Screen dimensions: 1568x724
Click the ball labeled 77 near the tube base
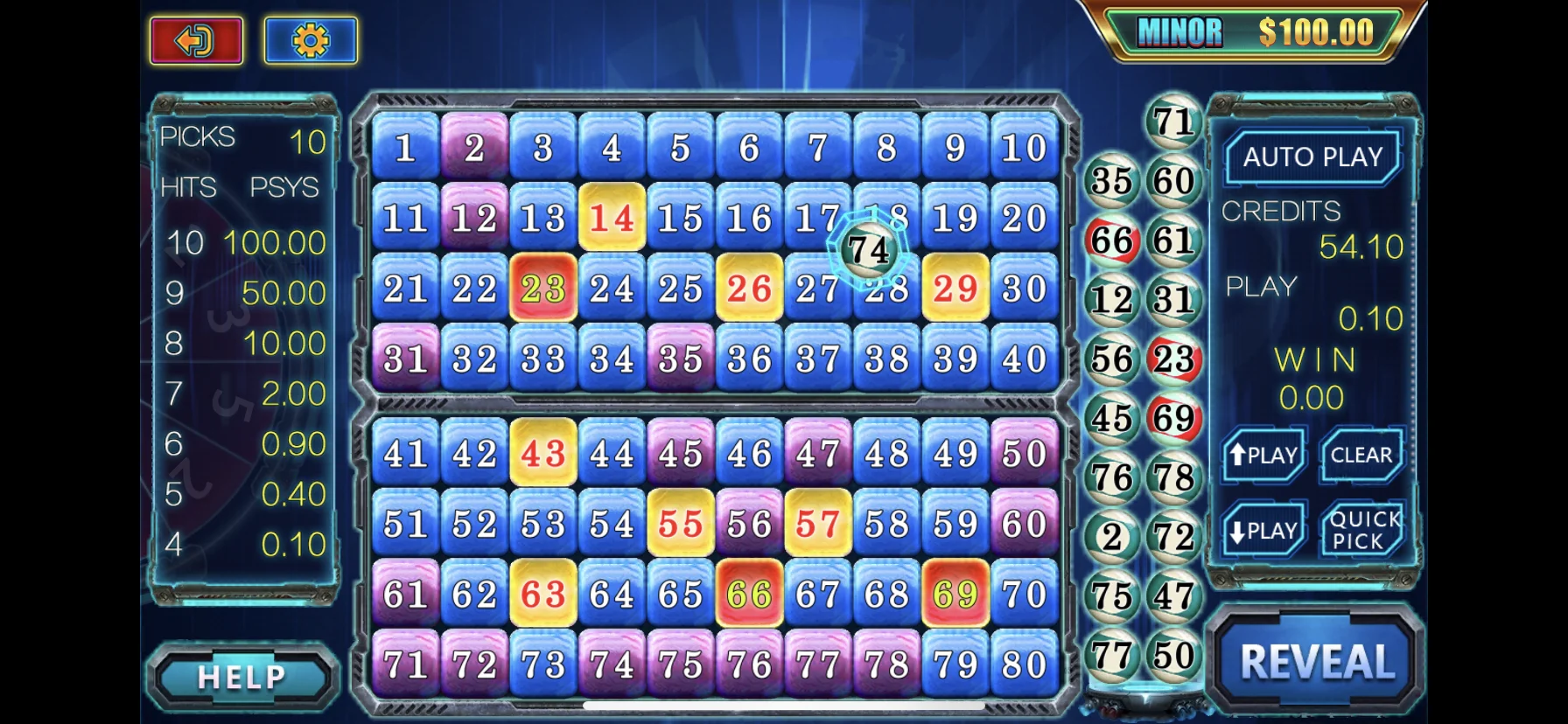pyautogui.click(x=1111, y=655)
